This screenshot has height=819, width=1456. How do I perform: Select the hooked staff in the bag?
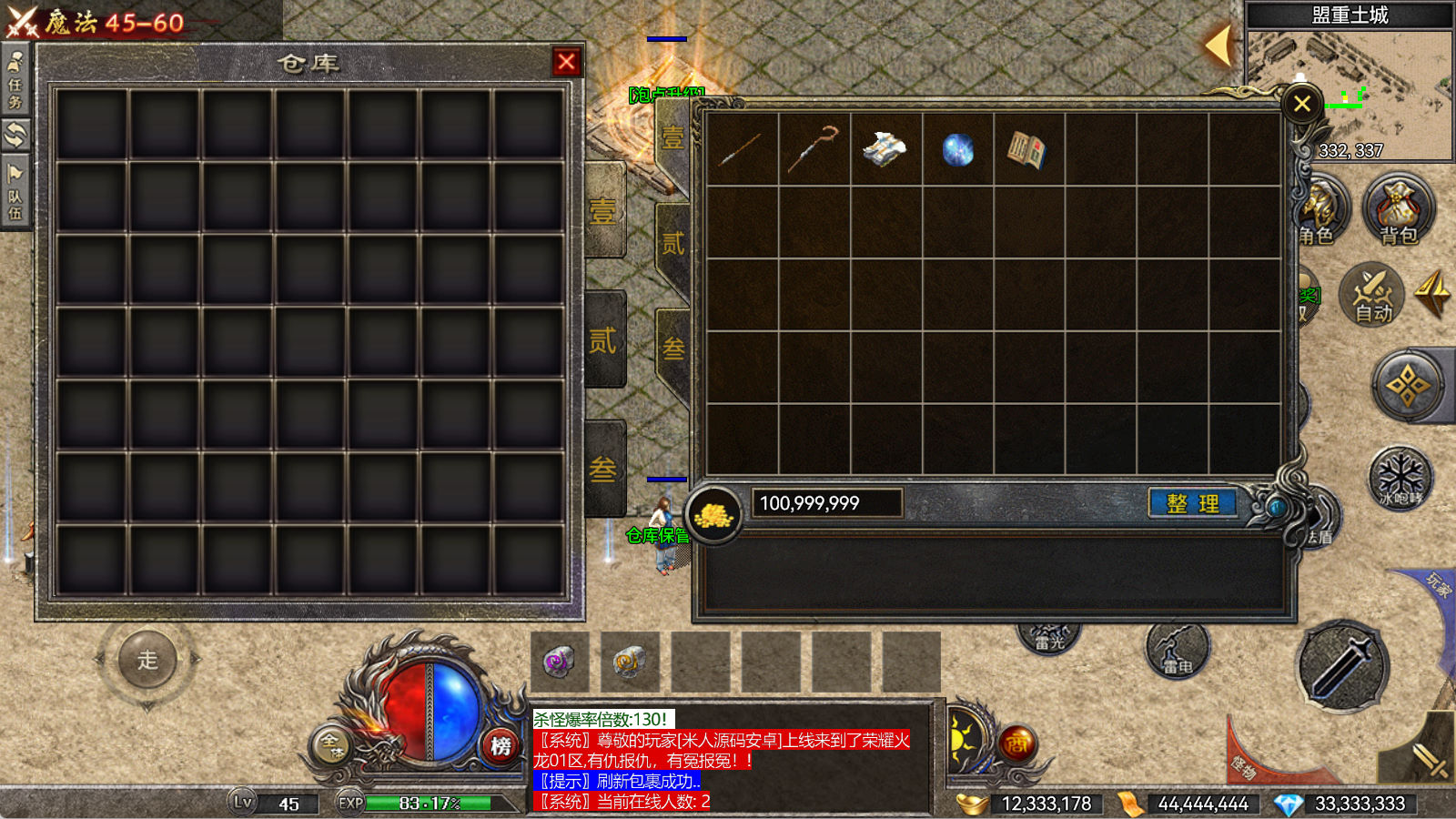point(814,149)
